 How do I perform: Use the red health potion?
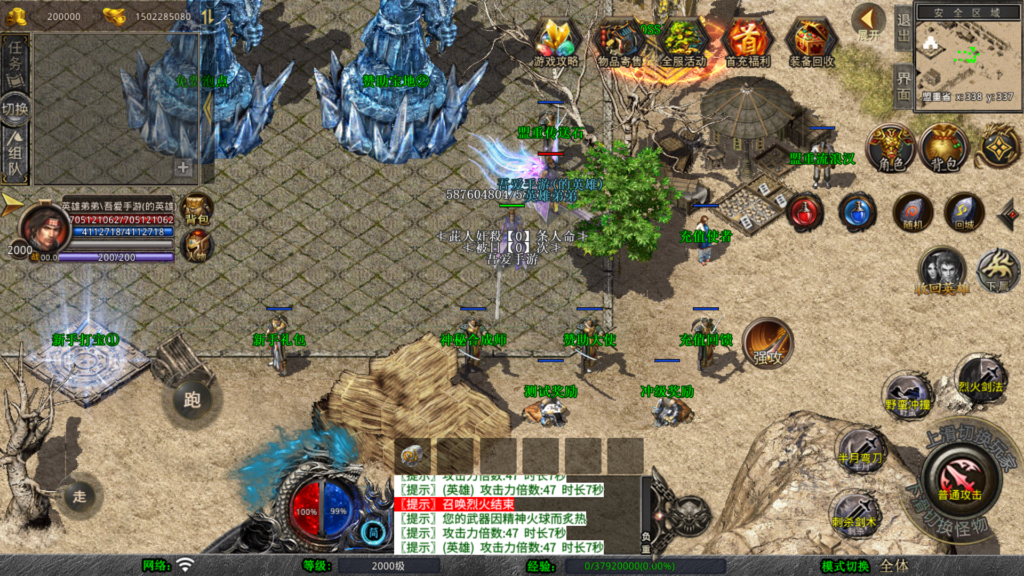coord(804,211)
